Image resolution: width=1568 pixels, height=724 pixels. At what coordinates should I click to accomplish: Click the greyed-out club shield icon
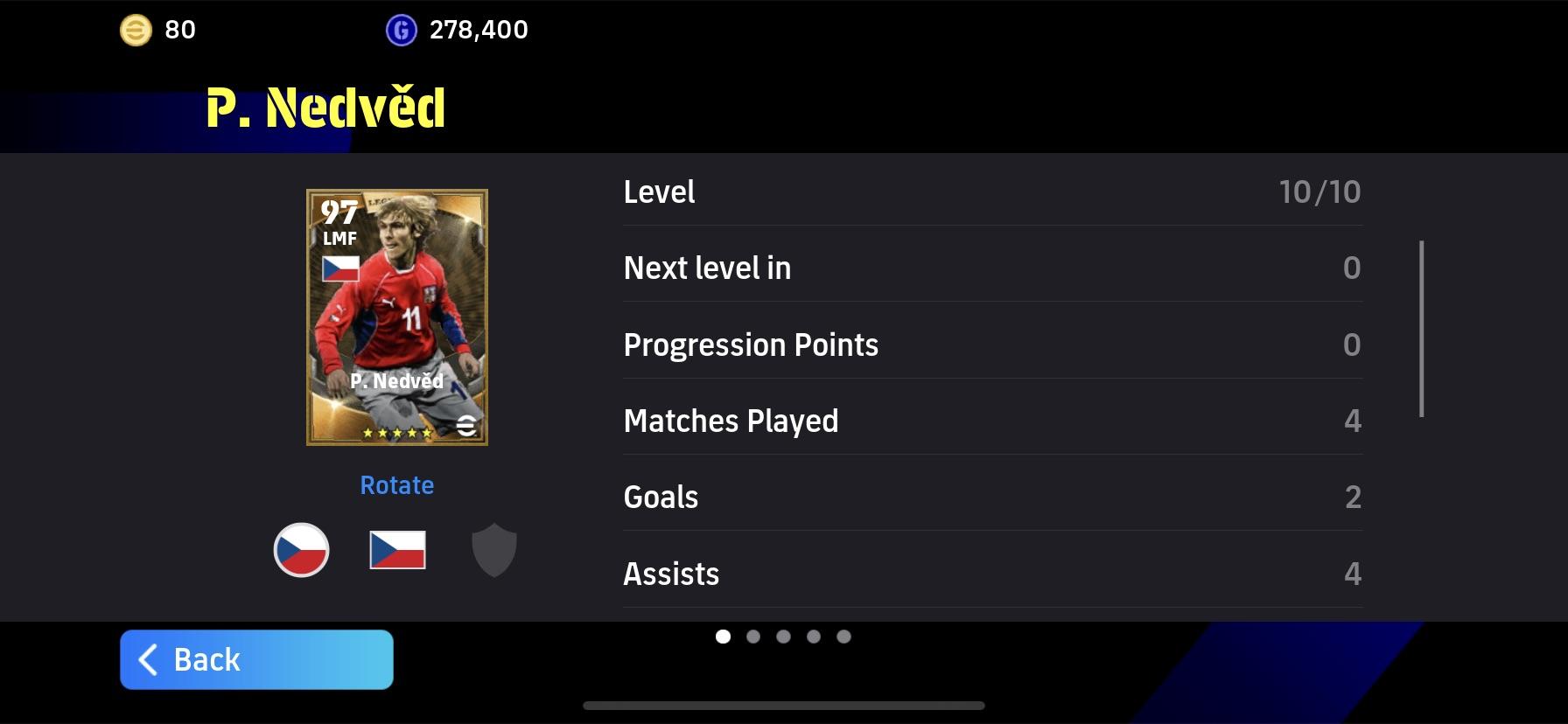pos(494,549)
